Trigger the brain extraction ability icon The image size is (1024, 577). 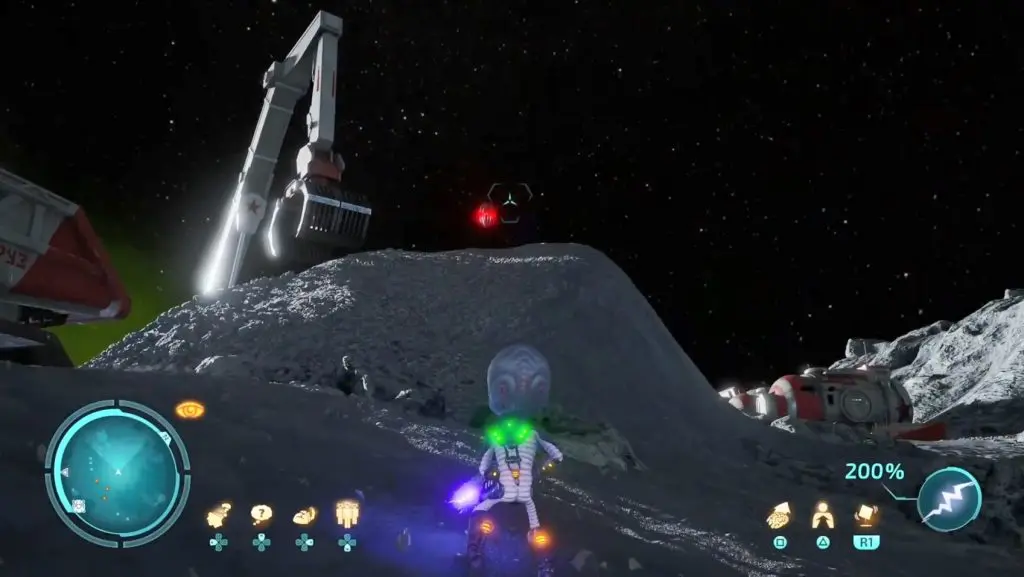(x=779, y=515)
